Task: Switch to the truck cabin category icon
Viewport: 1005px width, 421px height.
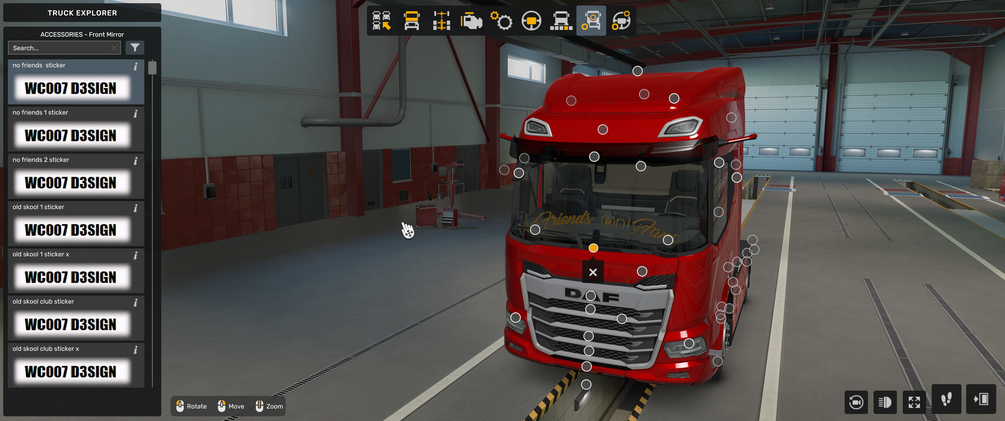Action: coord(411,20)
